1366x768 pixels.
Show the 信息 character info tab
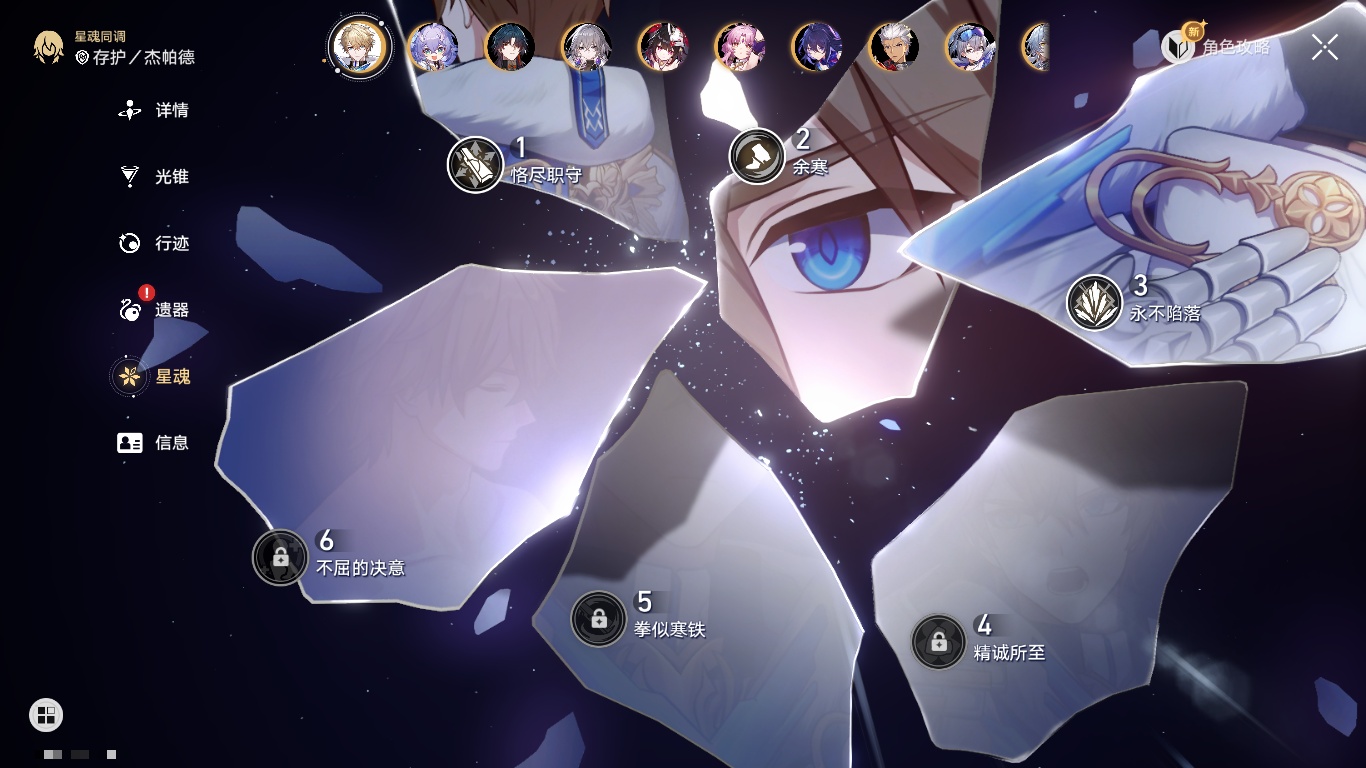tap(155, 443)
